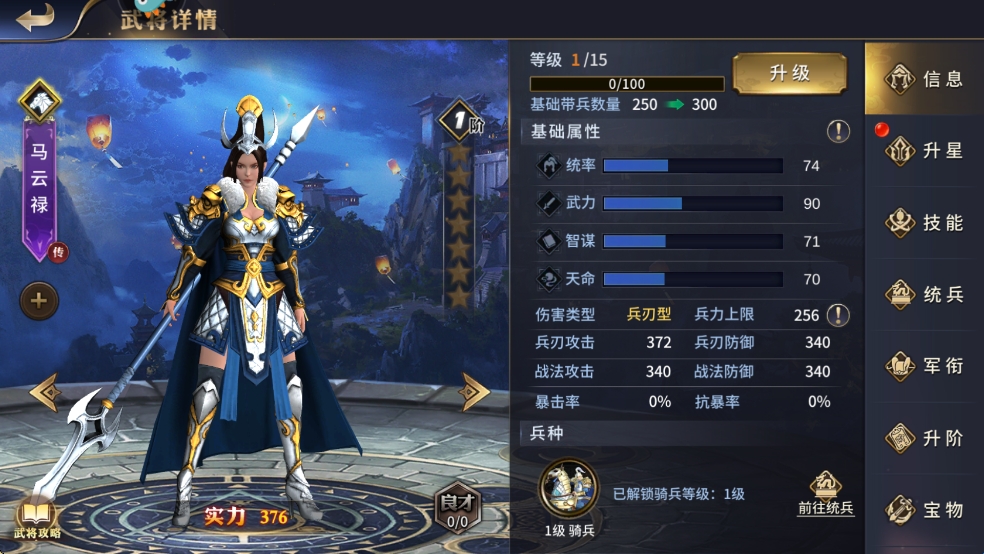The image size is (984, 554).
Task: Switch to the 信息 info tab
Action: 924,79
